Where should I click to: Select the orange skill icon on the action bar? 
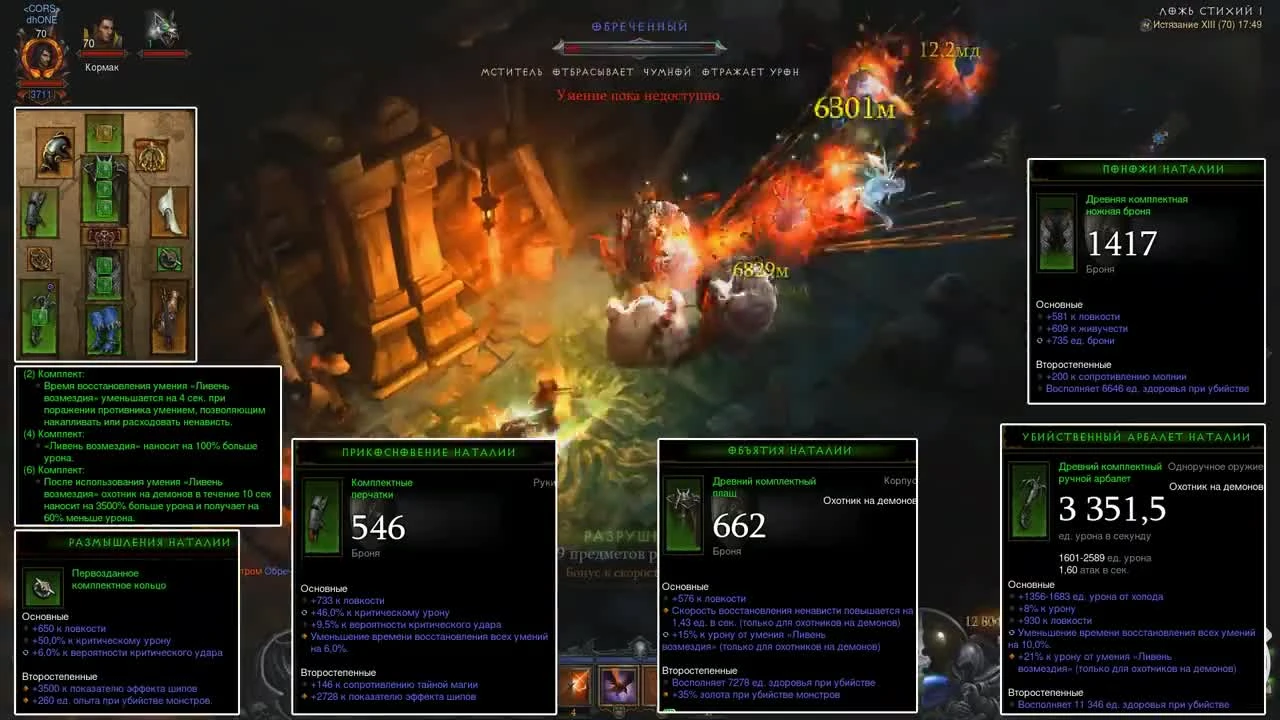[574, 684]
